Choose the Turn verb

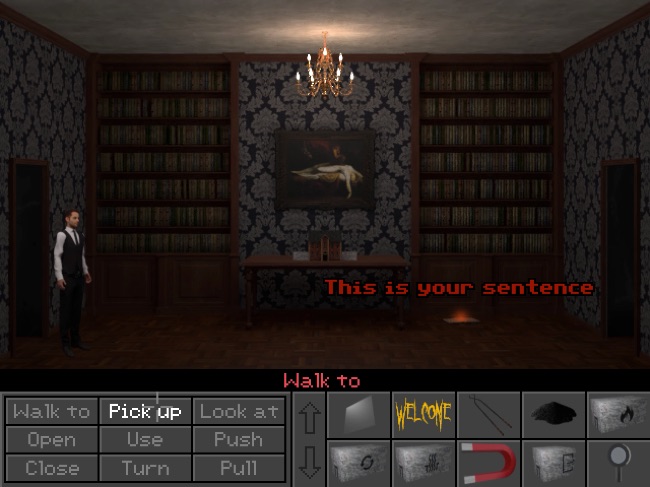click(x=145, y=467)
